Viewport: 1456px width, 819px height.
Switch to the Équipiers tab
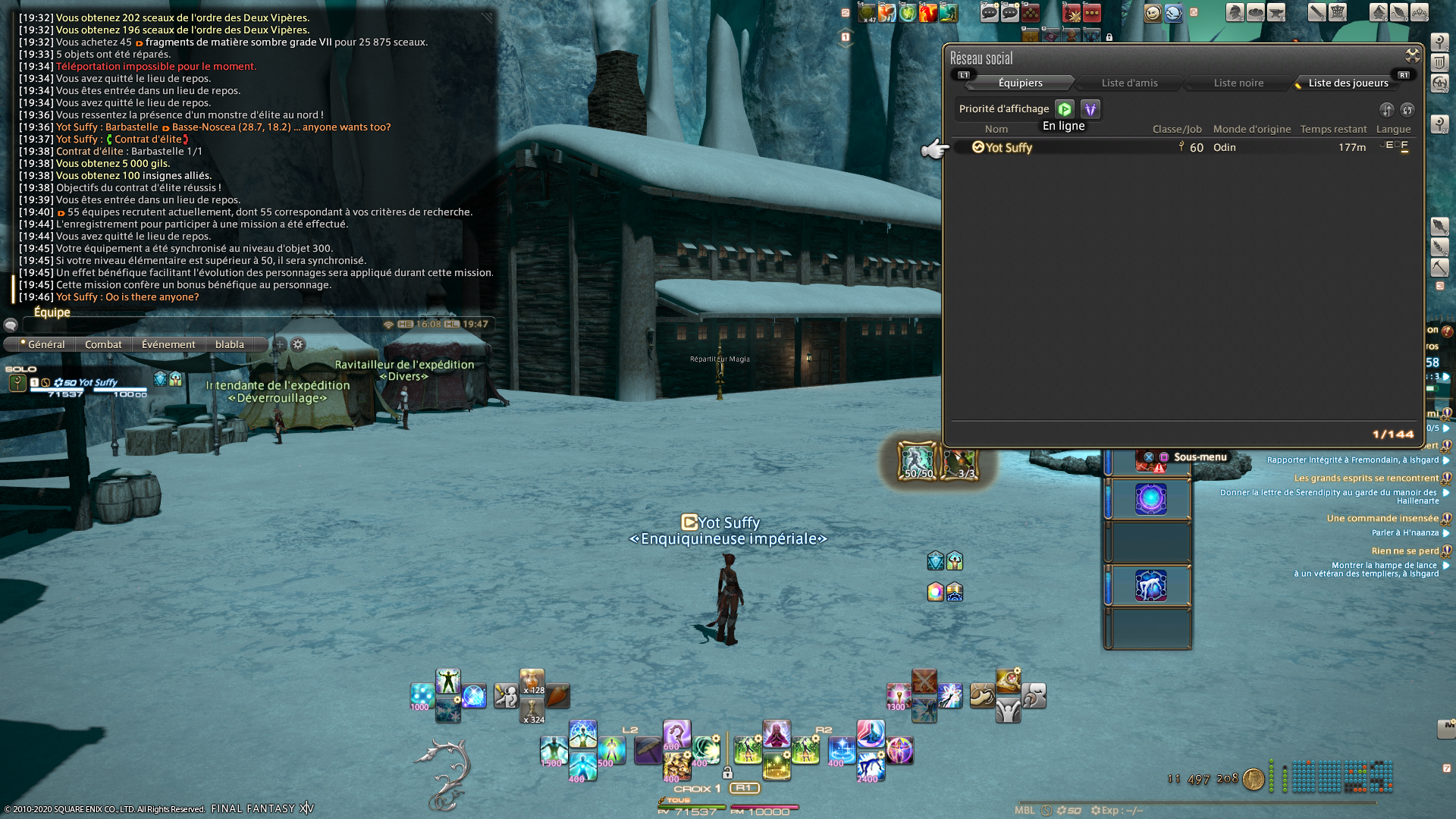1020,83
